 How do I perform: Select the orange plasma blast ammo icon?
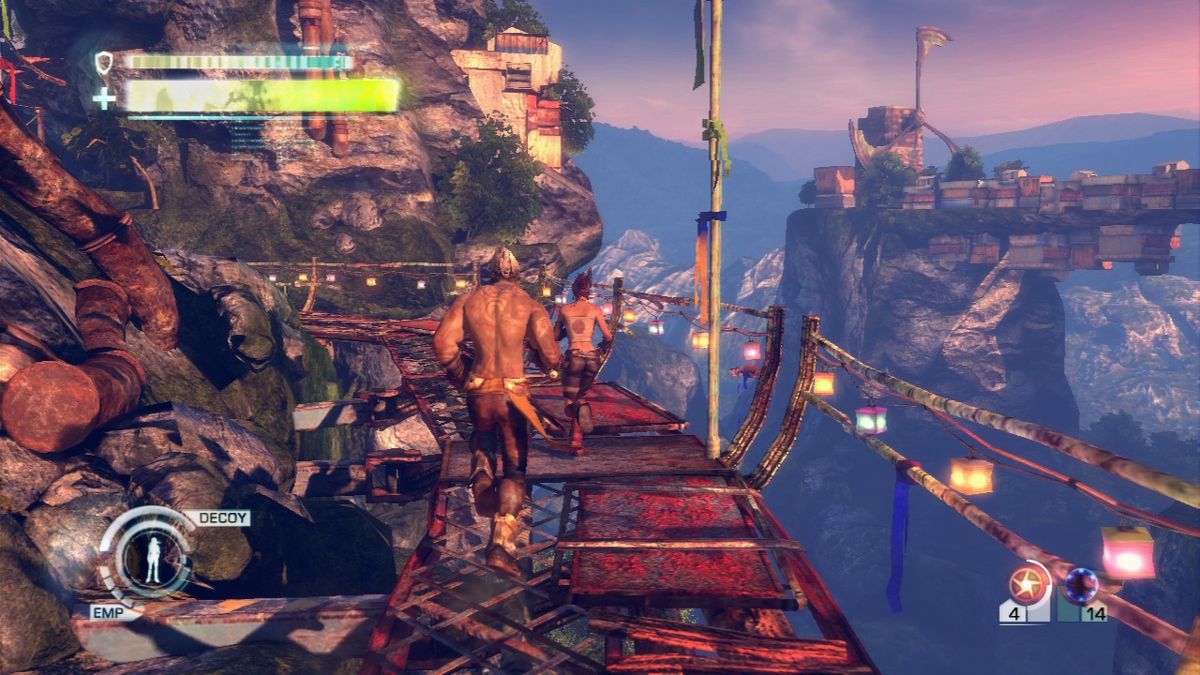tap(1027, 583)
